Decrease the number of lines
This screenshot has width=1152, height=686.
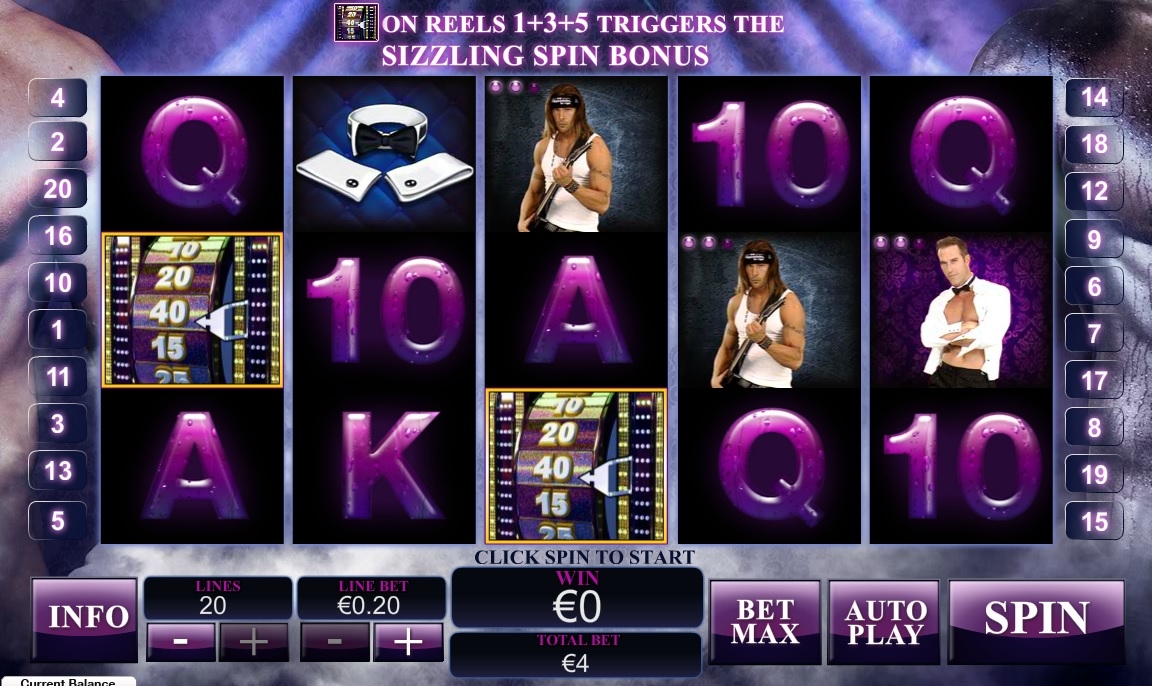(181, 642)
